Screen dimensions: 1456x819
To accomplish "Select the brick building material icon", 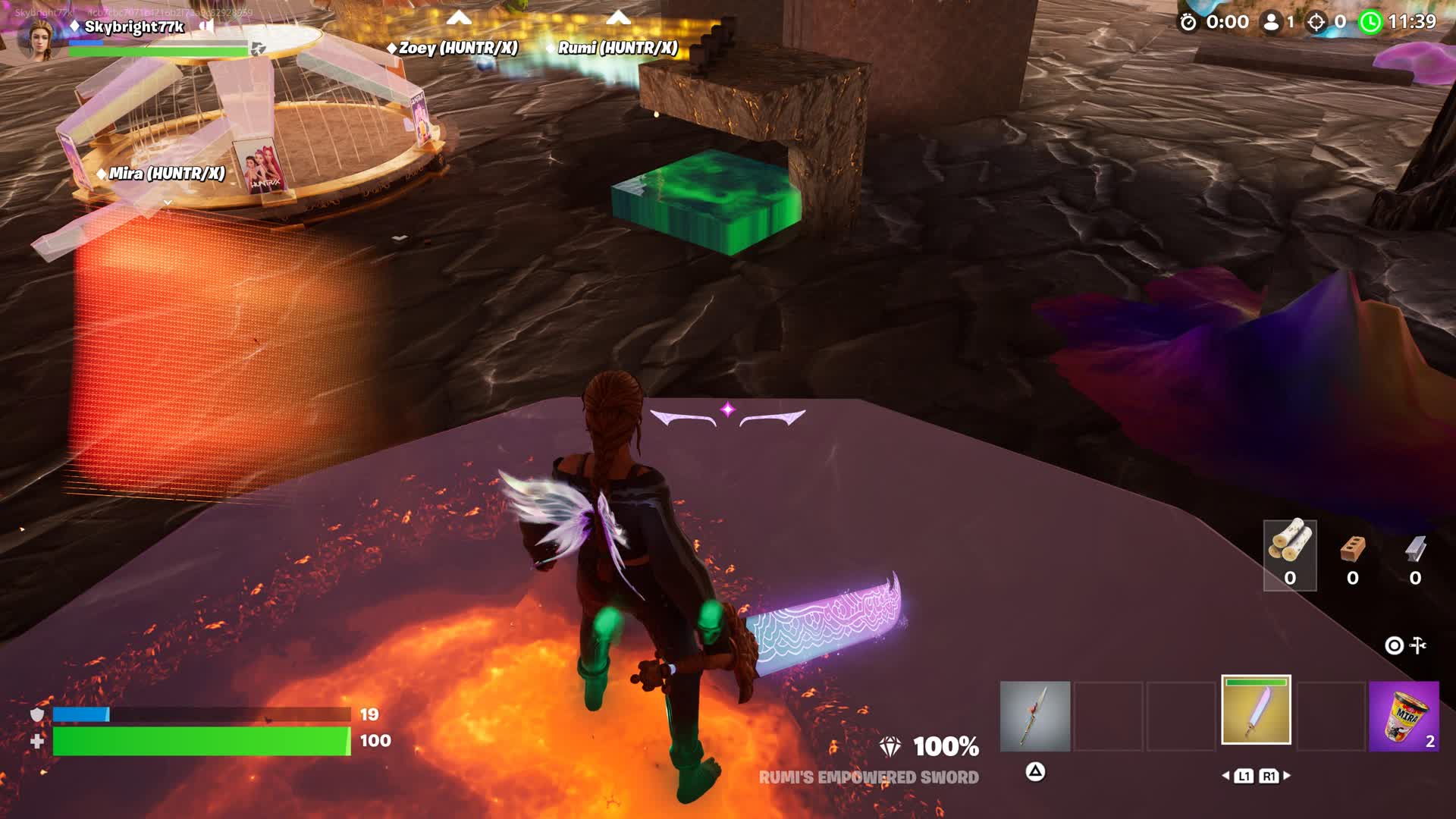I will pos(1352,549).
